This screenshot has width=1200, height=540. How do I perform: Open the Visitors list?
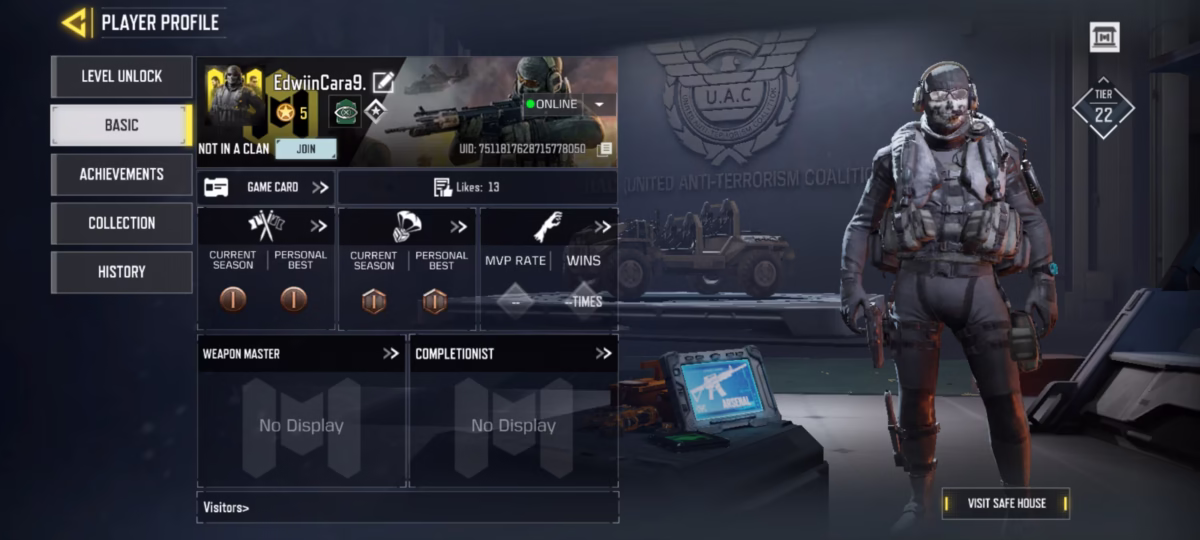[227, 507]
